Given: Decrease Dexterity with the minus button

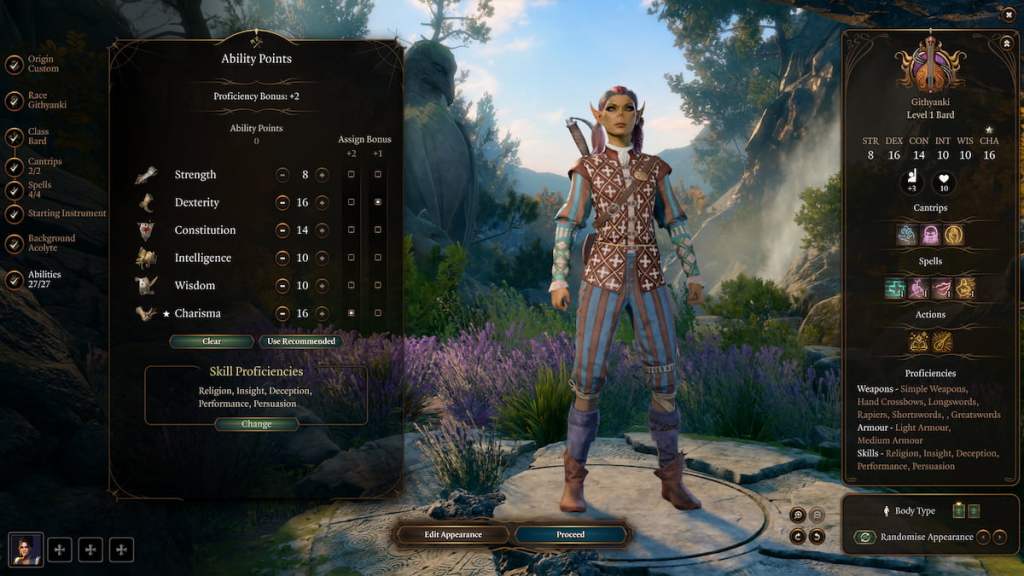Looking at the screenshot, I should tap(283, 203).
